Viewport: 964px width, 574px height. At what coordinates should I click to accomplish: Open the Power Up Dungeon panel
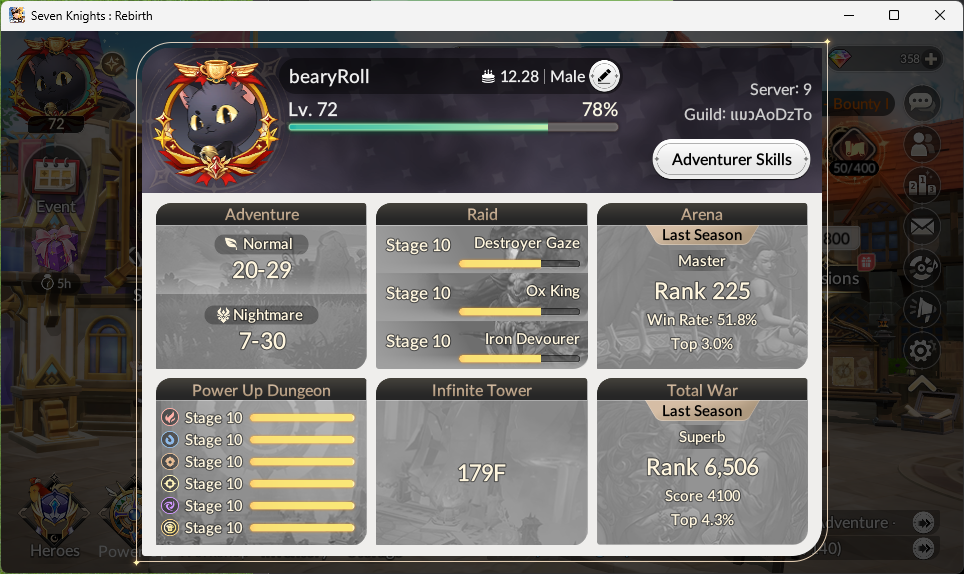[262, 462]
